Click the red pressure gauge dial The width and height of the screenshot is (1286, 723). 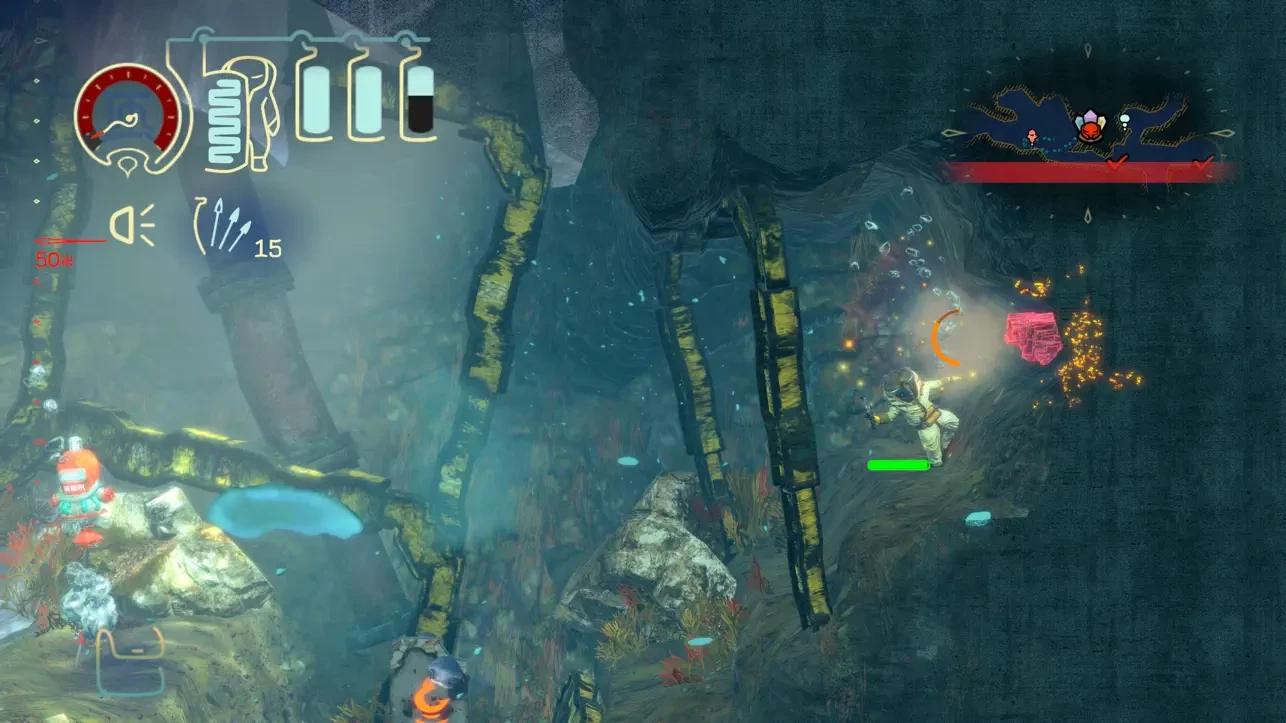[131, 113]
